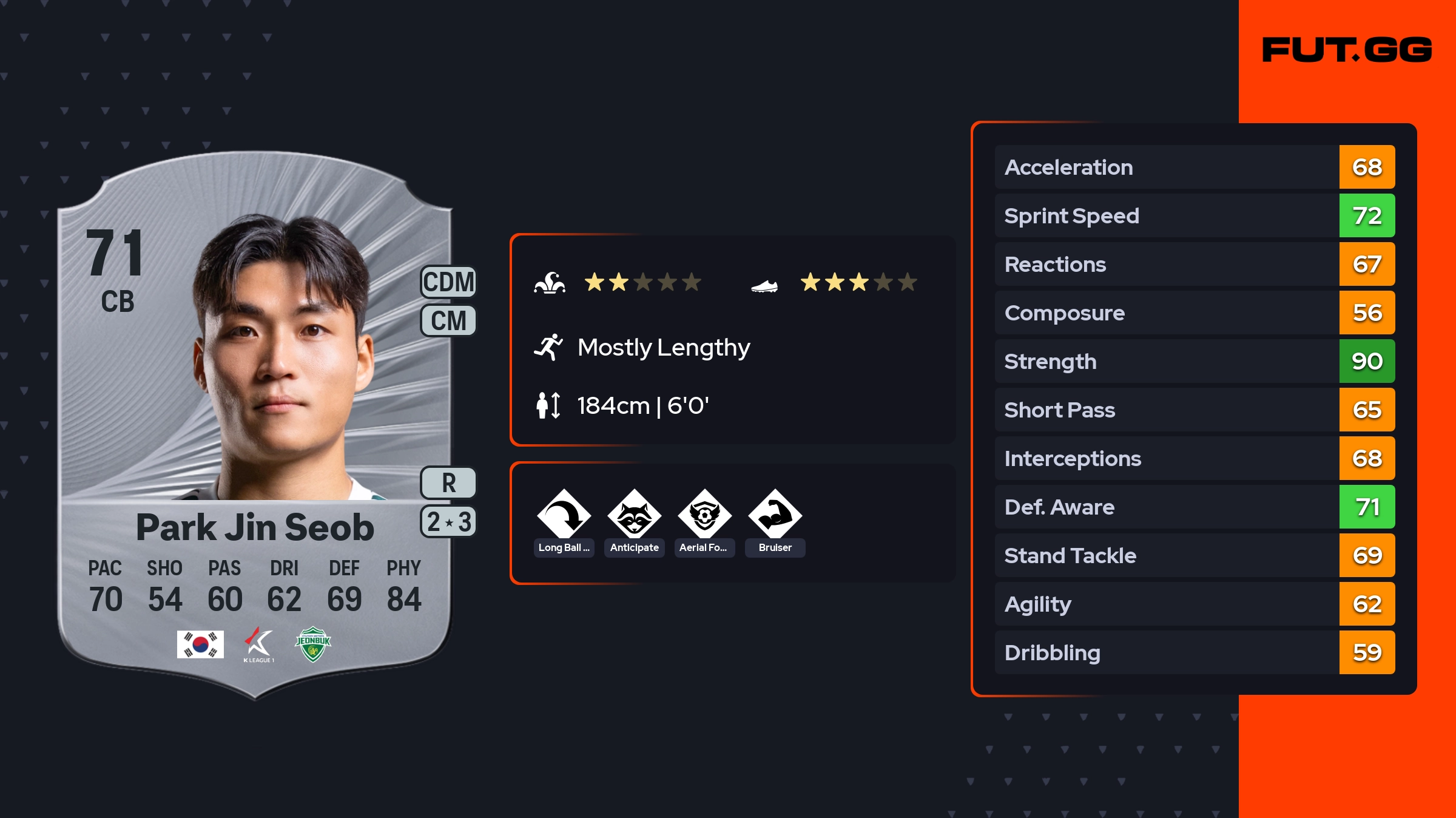Select the K League 1 logo

[259, 644]
